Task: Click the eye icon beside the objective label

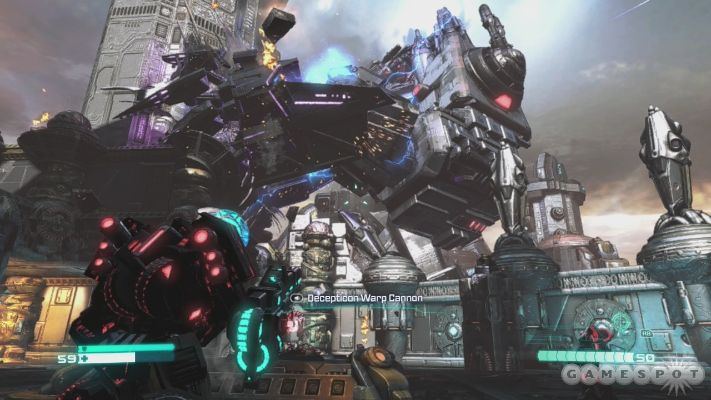Action: (297, 298)
